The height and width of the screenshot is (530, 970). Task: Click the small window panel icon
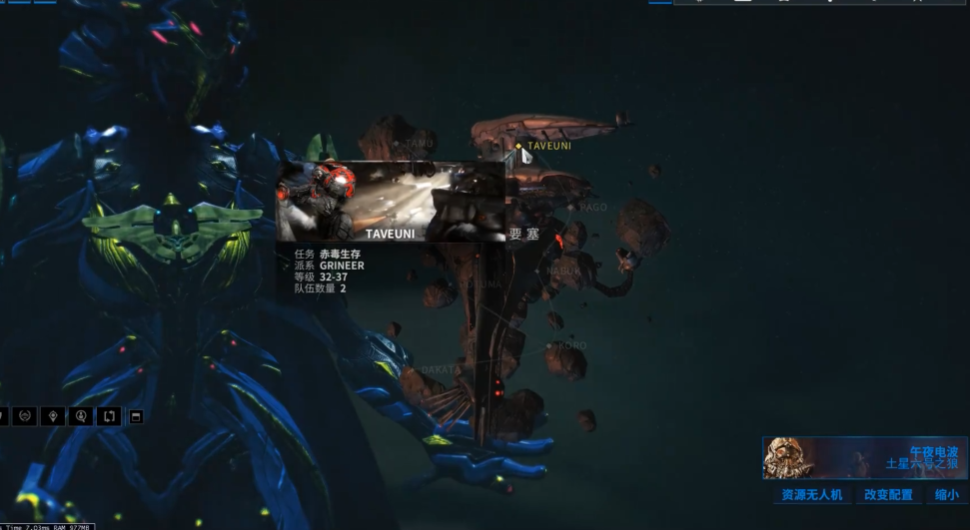pos(136,416)
